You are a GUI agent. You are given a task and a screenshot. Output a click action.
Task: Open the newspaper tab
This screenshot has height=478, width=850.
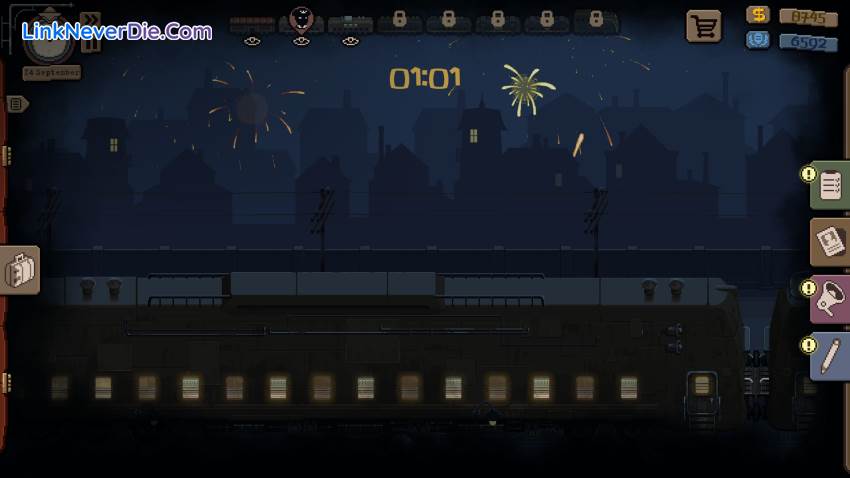tap(830, 241)
